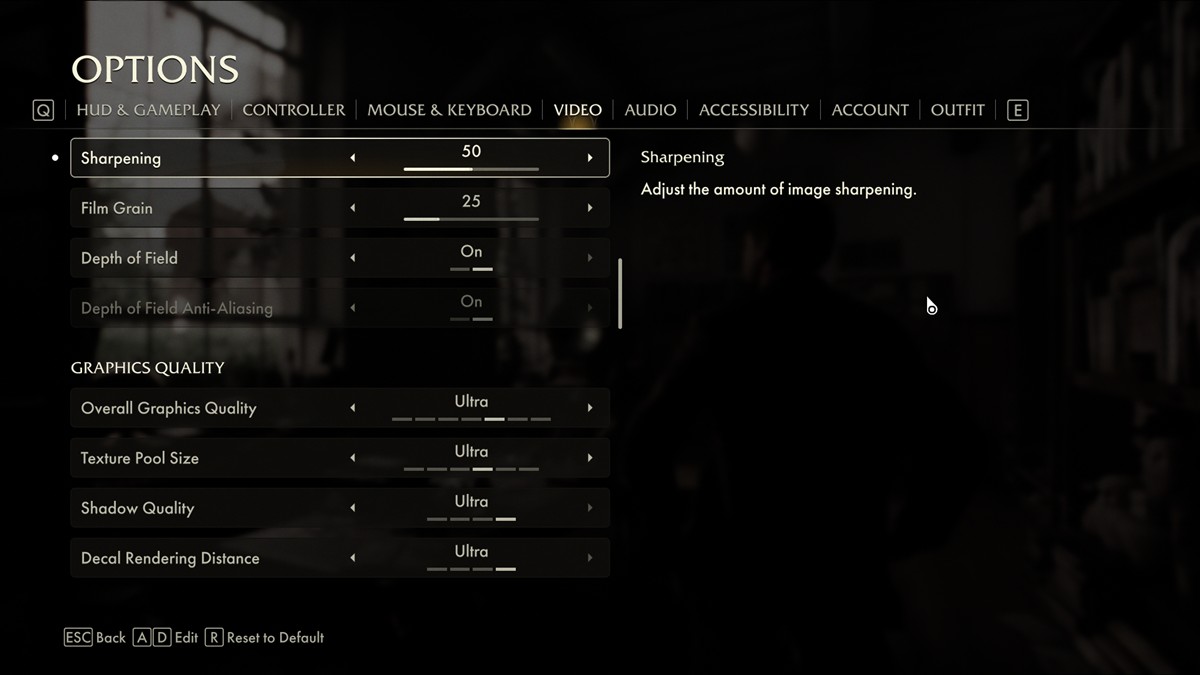The image size is (1200, 675).
Task: Open the Accessibility tab
Action: point(754,110)
